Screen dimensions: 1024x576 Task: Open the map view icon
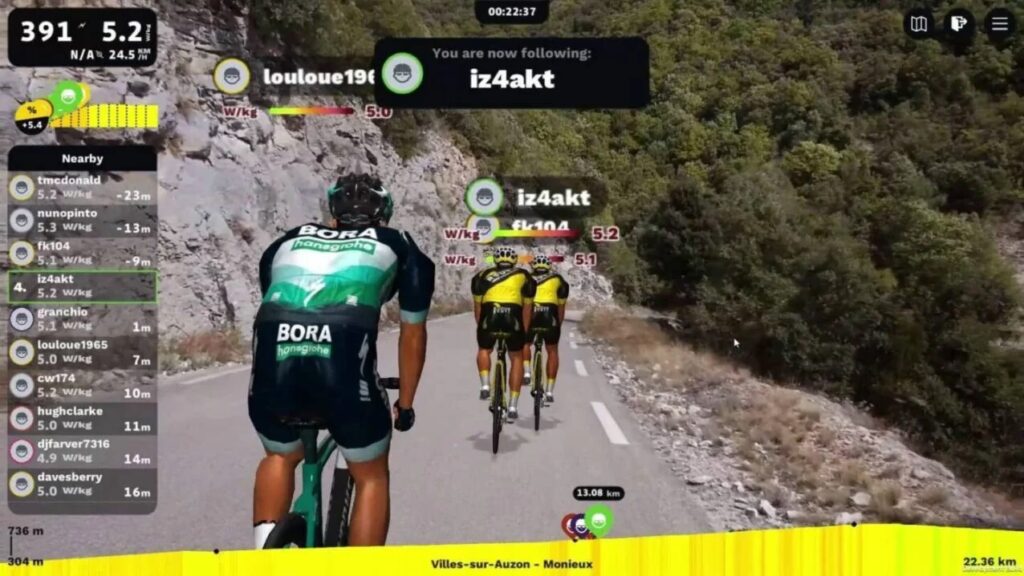pos(919,23)
